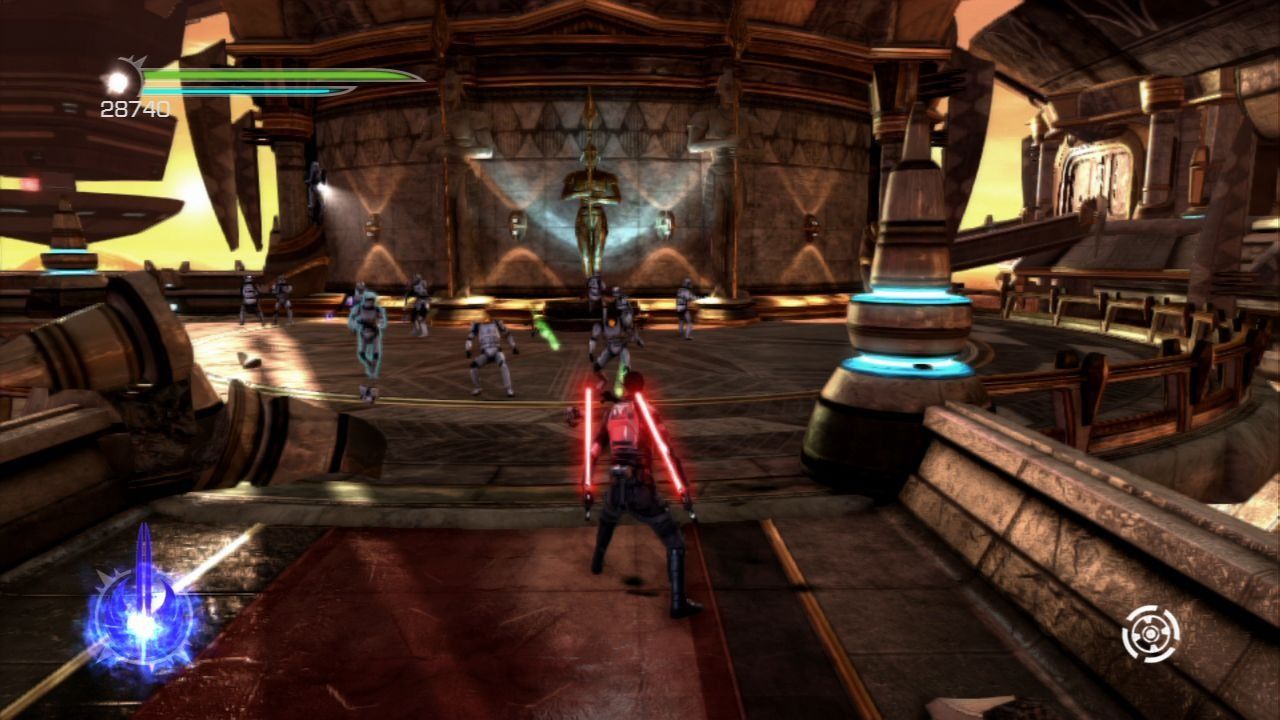Viewport: 1280px width, 720px height.
Task: Click the white circular target indicator icon
Action: point(1150,633)
